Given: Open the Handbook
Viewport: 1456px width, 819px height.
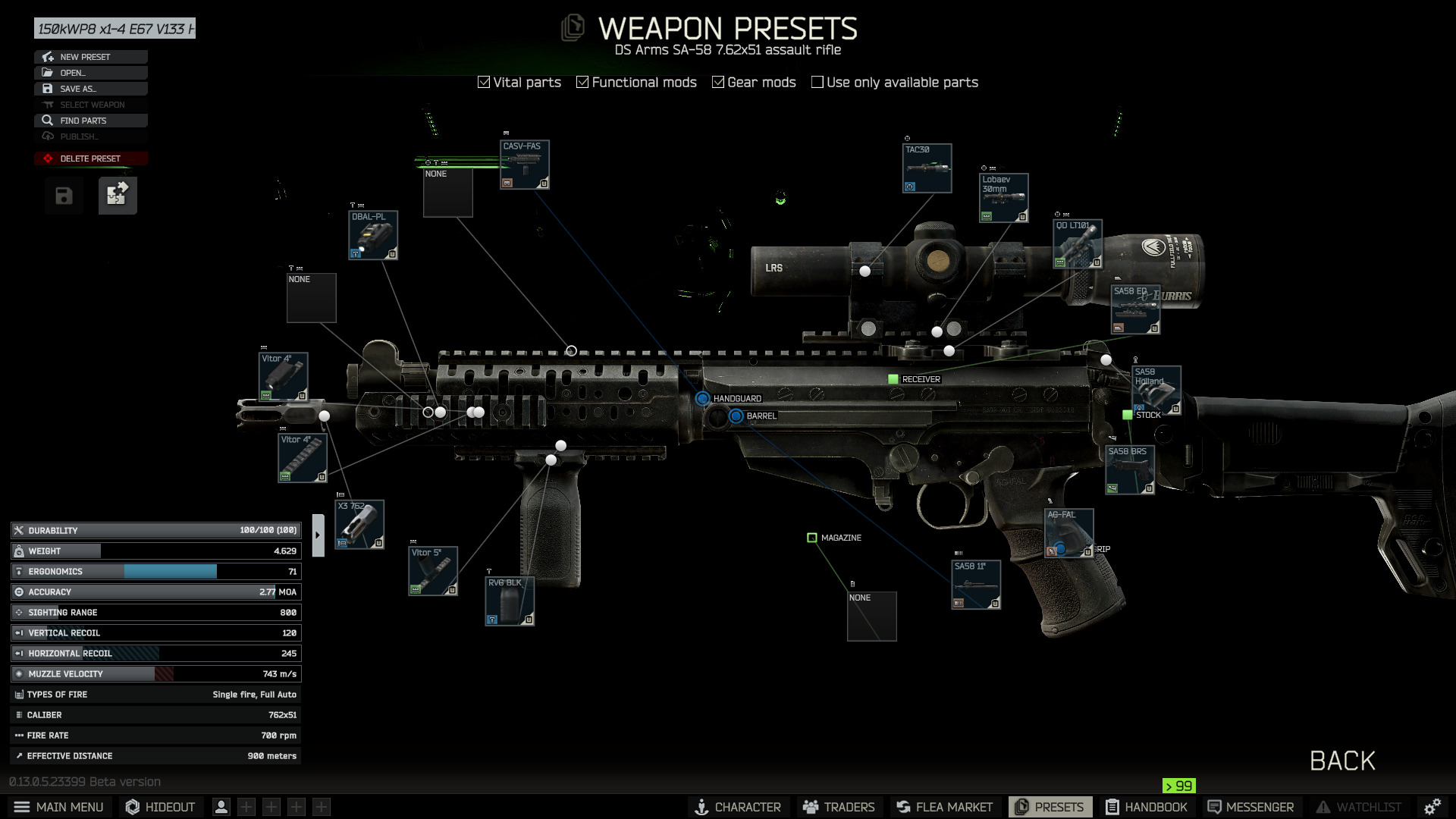Looking at the screenshot, I should click(x=1146, y=807).
